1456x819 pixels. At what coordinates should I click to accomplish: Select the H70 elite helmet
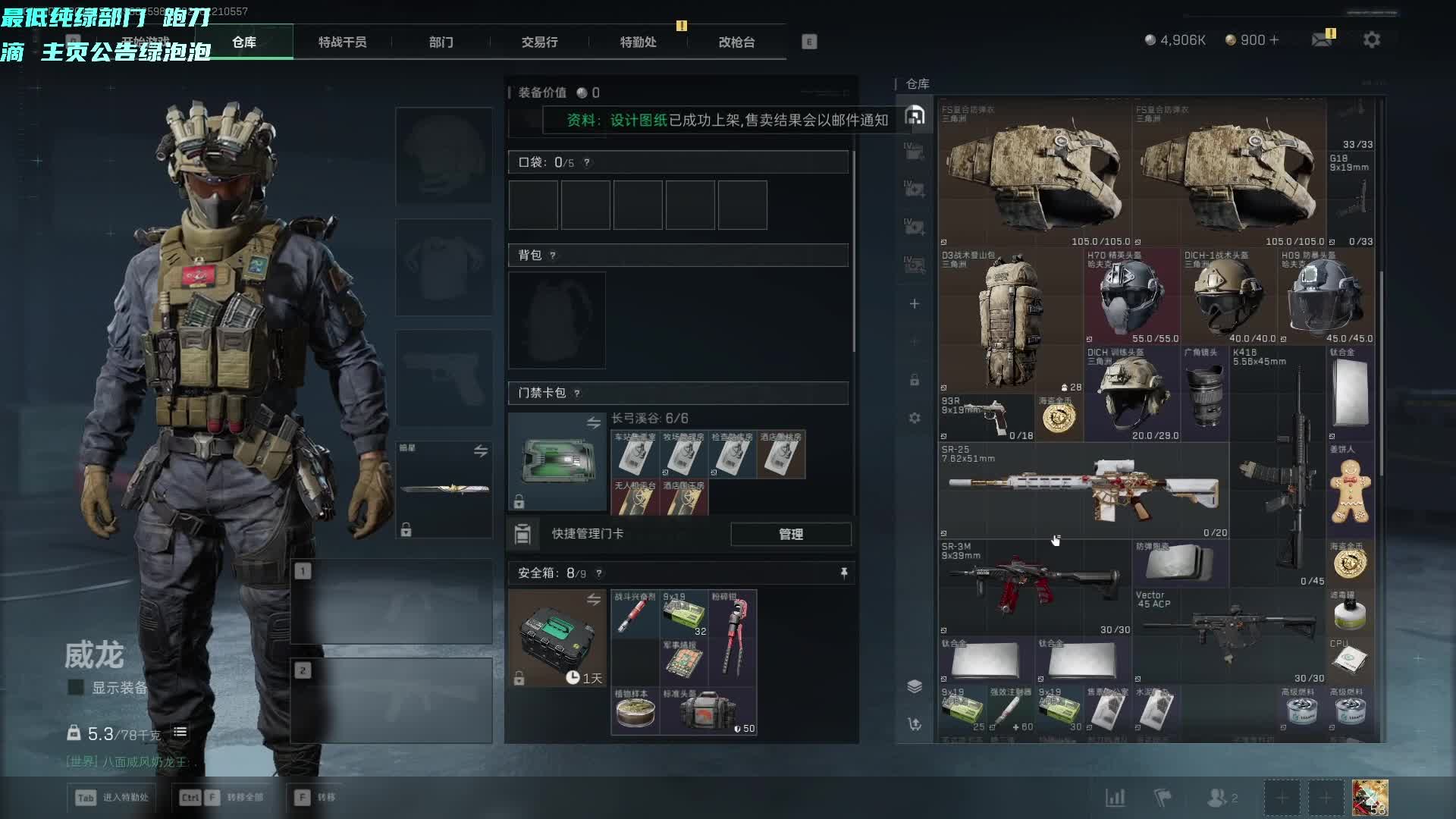pos(1131,296)
